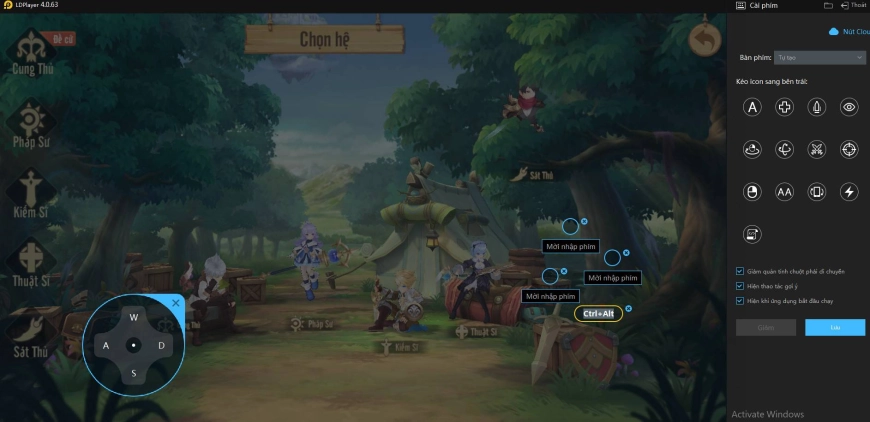Save the key mapping with Lưu
Image resolution: width=870 pixels, height=422 pixels.
(x=835, y=327)
